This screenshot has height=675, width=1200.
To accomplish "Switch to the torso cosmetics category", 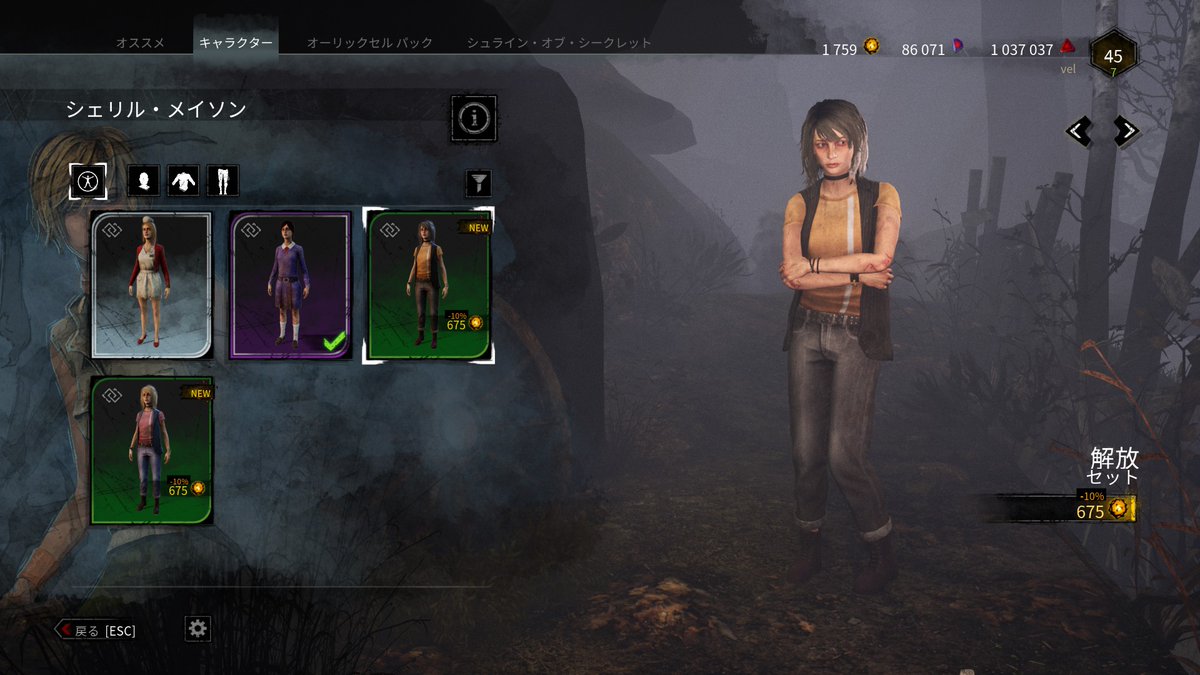I will click(x=183, y=181).
